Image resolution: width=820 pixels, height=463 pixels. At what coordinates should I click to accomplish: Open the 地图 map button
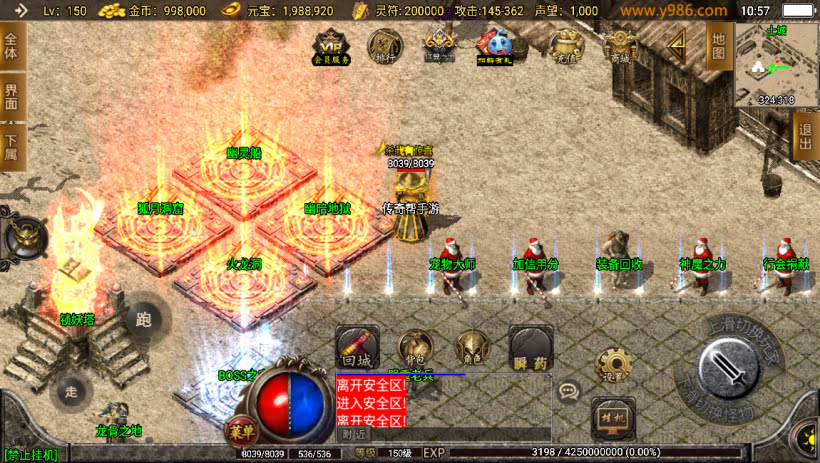pos(718,45)
